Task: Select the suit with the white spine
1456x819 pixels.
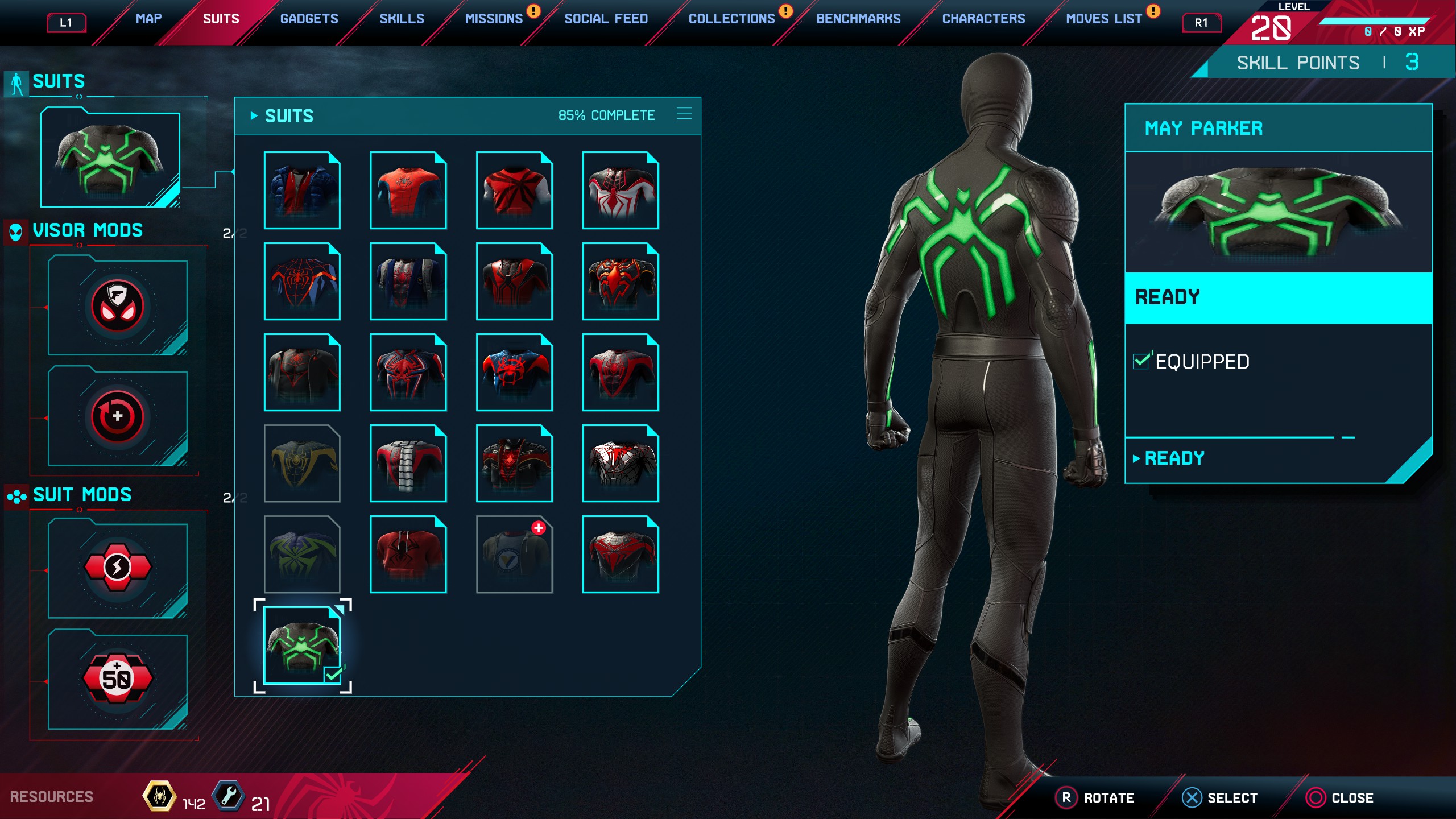Action: (408, 464)
